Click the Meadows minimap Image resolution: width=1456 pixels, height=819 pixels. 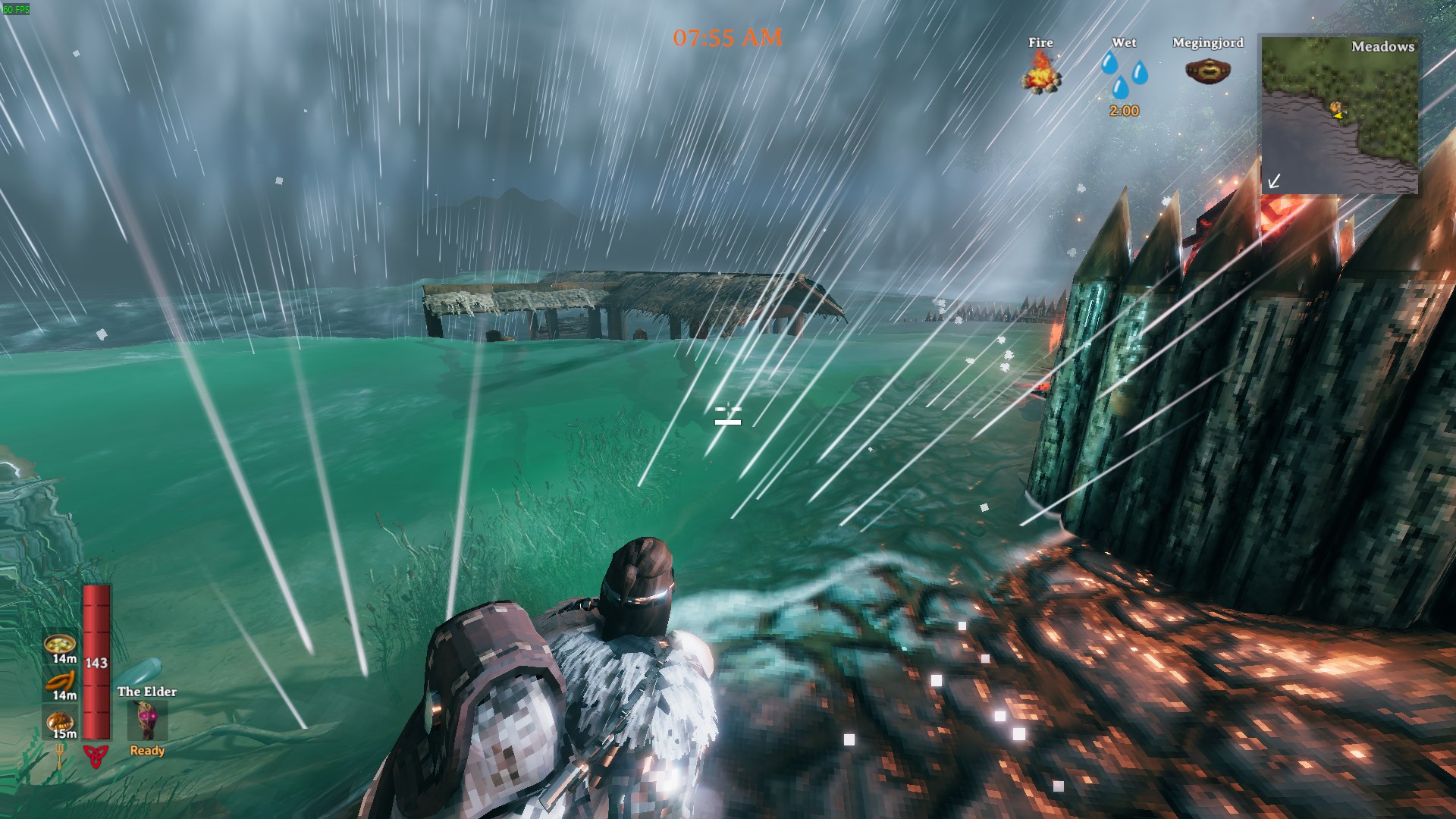coord(1339,114)
